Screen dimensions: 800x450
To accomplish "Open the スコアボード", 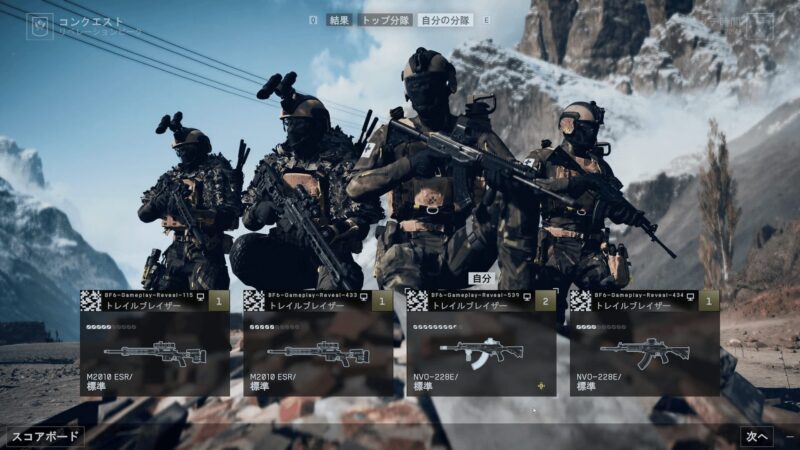I will 46,437.
